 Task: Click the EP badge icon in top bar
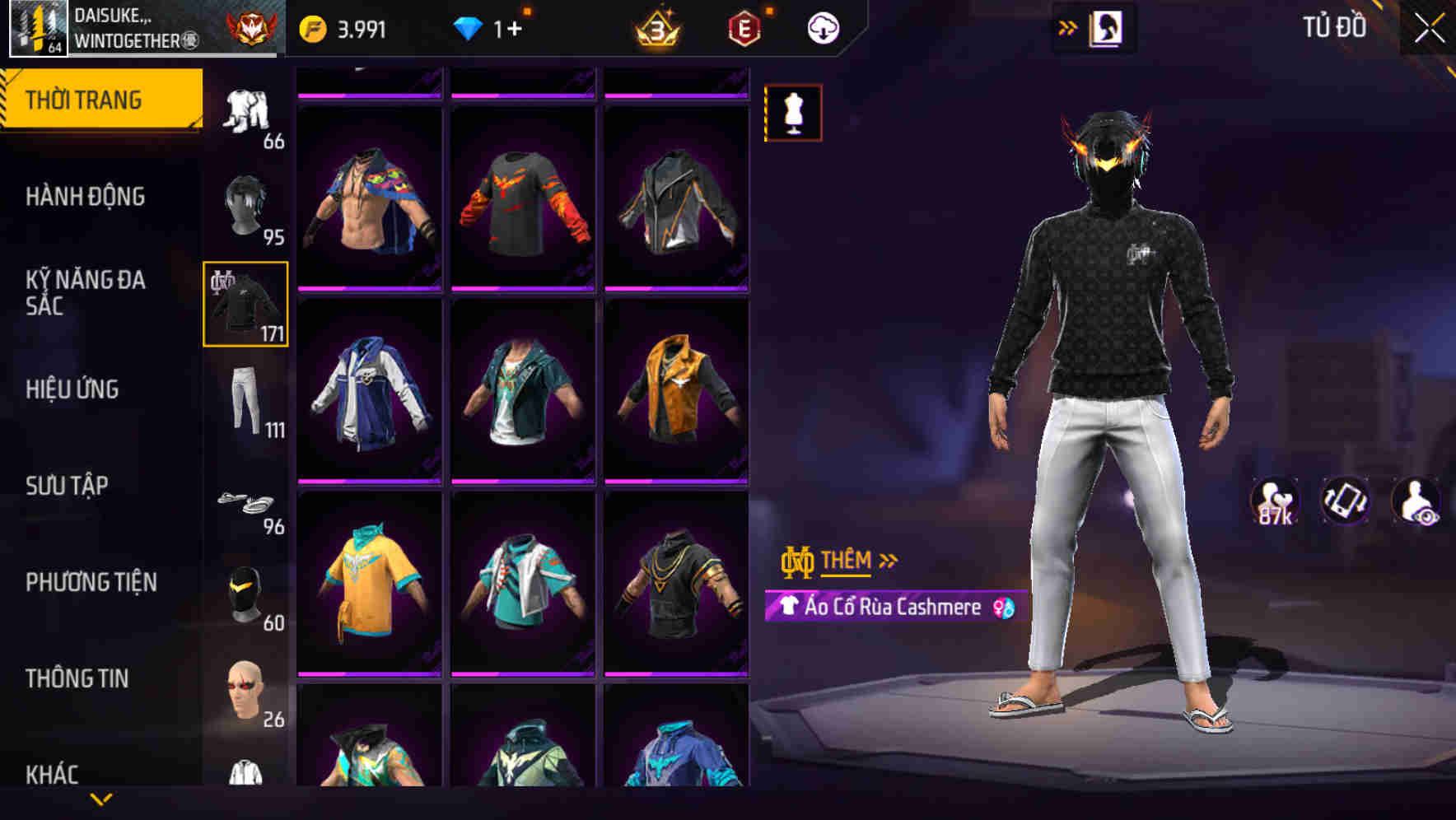pos(744,26)
